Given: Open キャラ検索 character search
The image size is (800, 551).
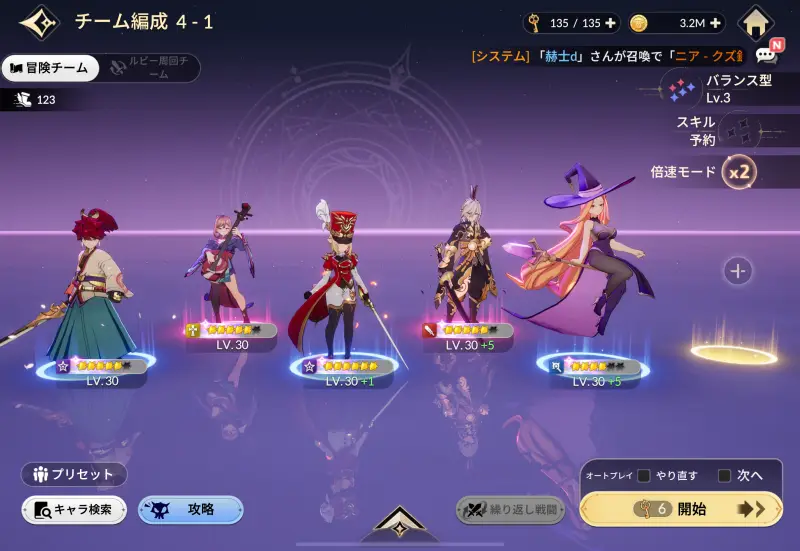Looking at the screenshot, I should click(x=74, y=510).
